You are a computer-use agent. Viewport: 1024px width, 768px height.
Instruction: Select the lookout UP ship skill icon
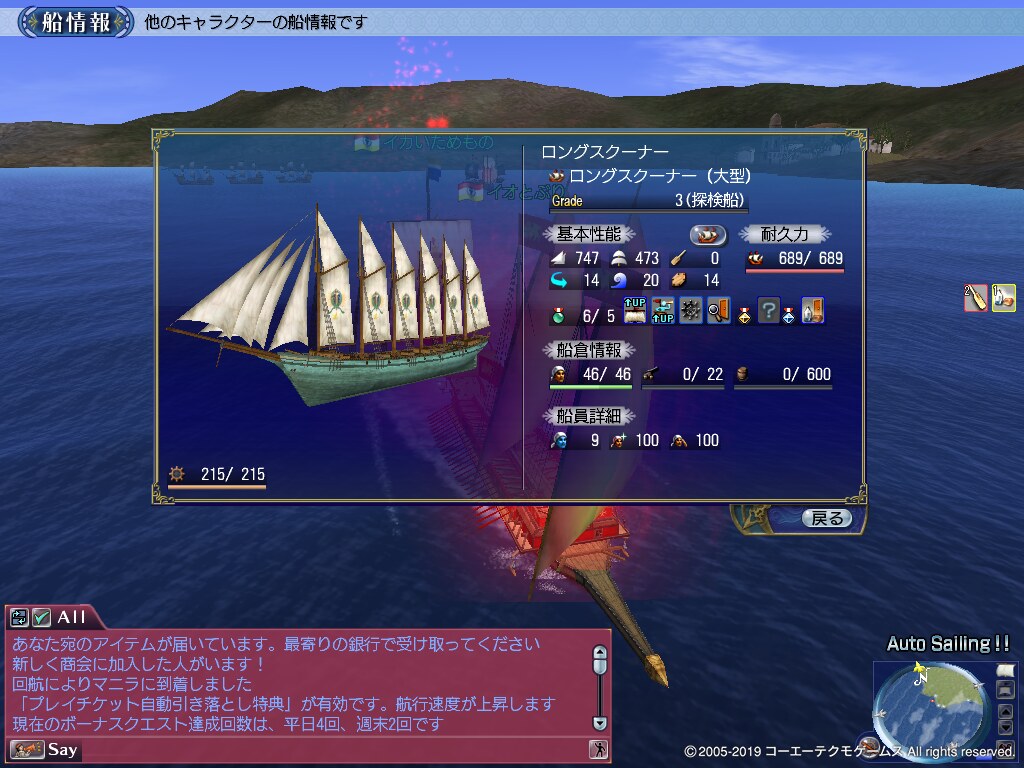tap(663, 311)
